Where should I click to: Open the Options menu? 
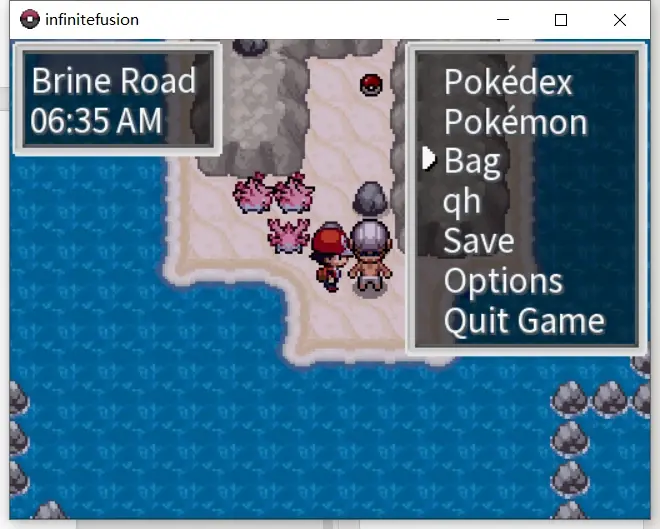pos(503,281)
